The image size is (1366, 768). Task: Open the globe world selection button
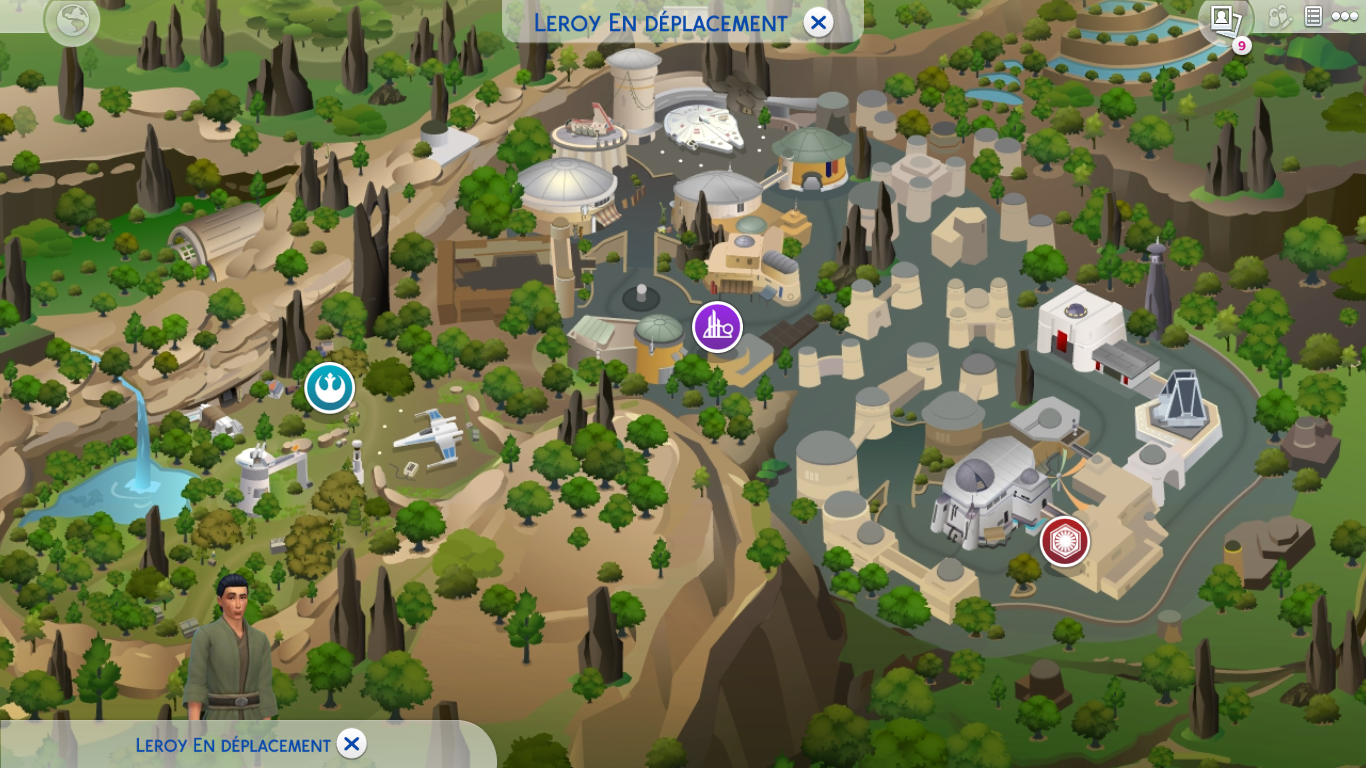(x=72, y=20)
